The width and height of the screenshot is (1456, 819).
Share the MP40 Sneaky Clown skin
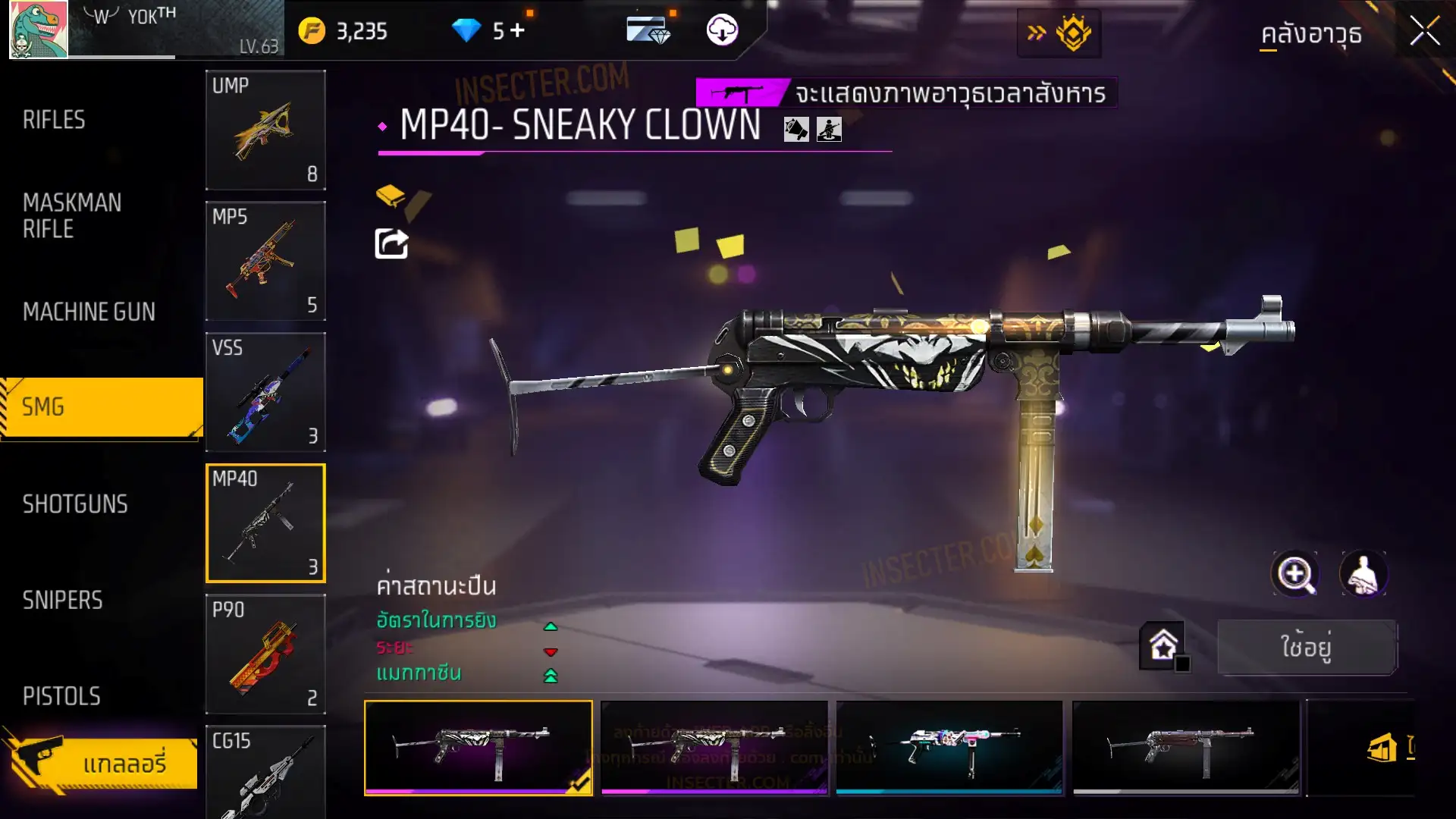[391, 244]
